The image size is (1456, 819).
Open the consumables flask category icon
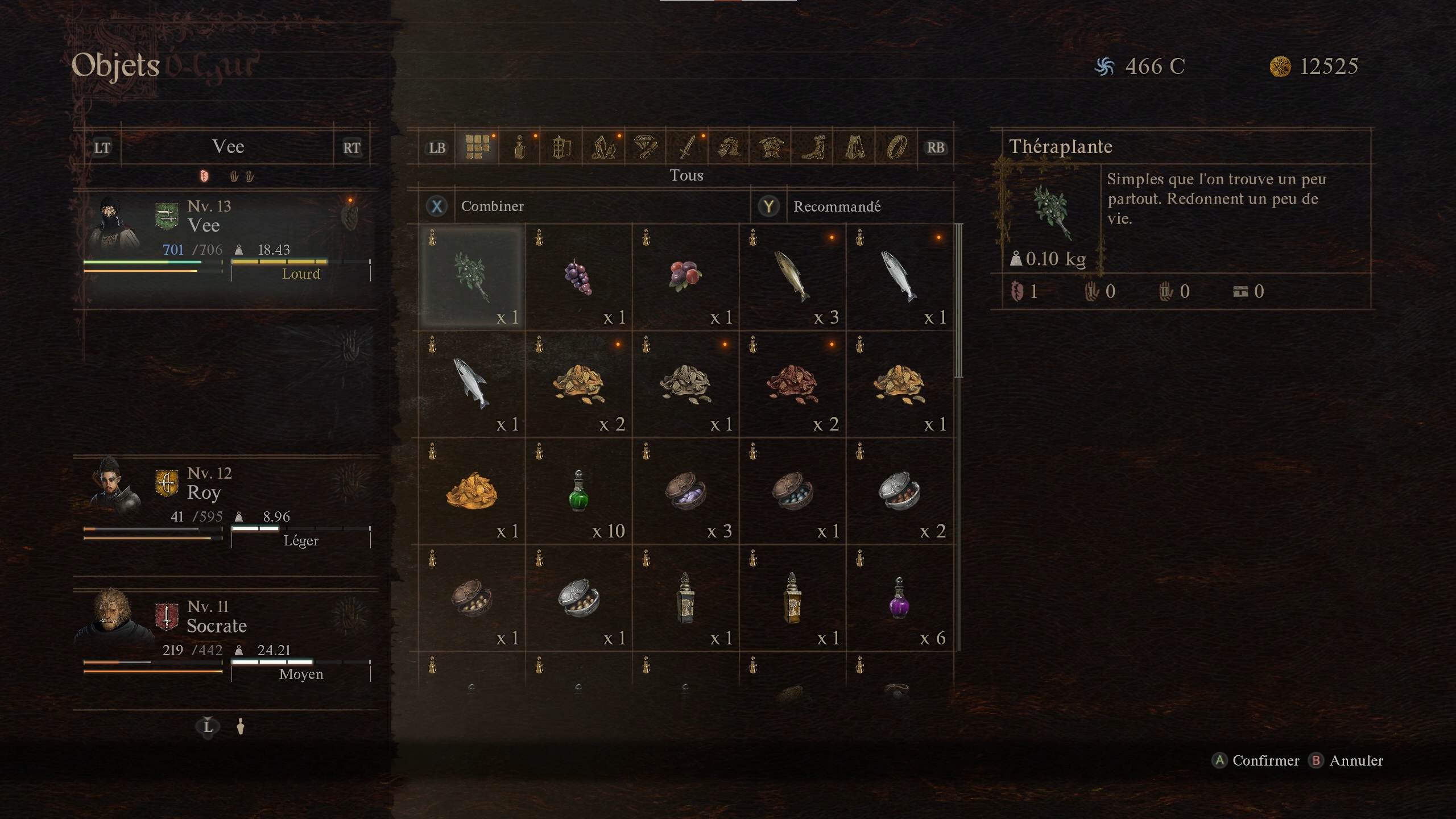tap(520, 147)
